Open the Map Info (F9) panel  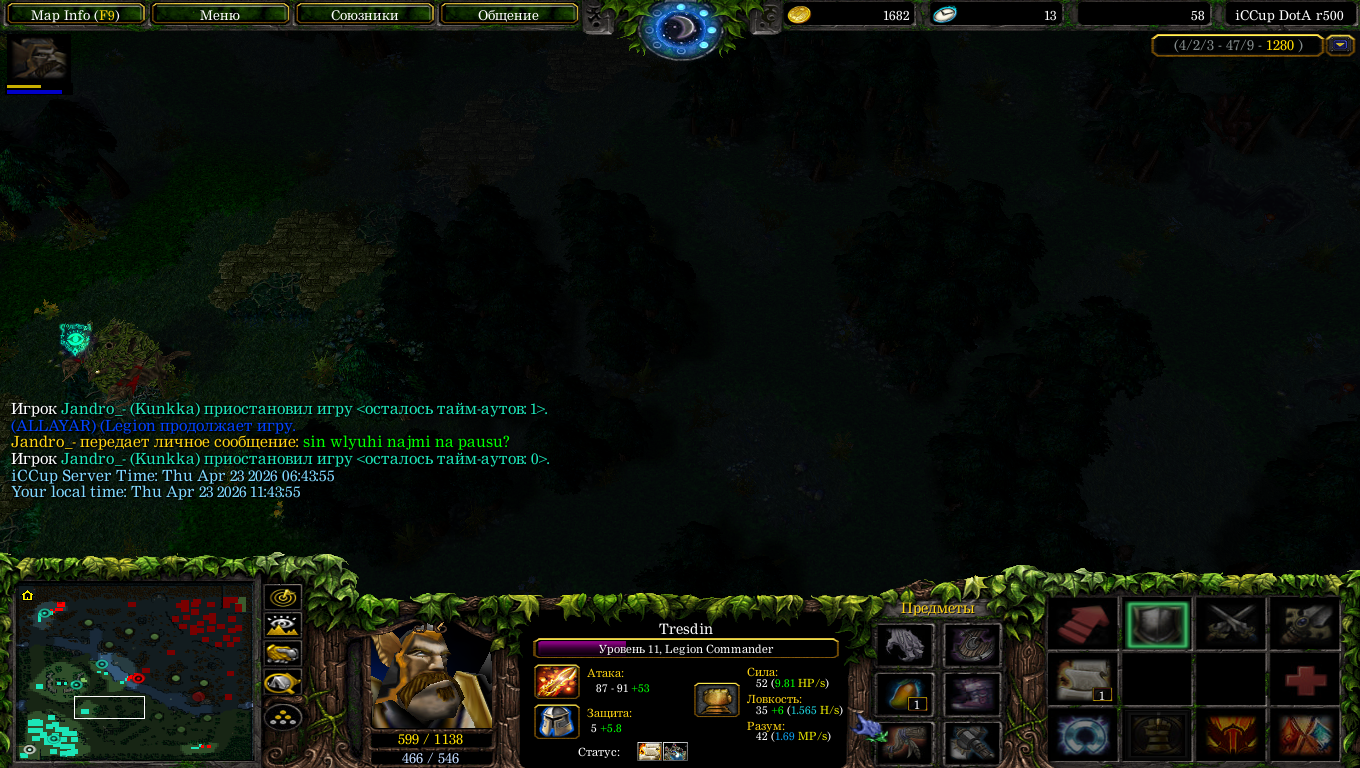pos(75,15)
